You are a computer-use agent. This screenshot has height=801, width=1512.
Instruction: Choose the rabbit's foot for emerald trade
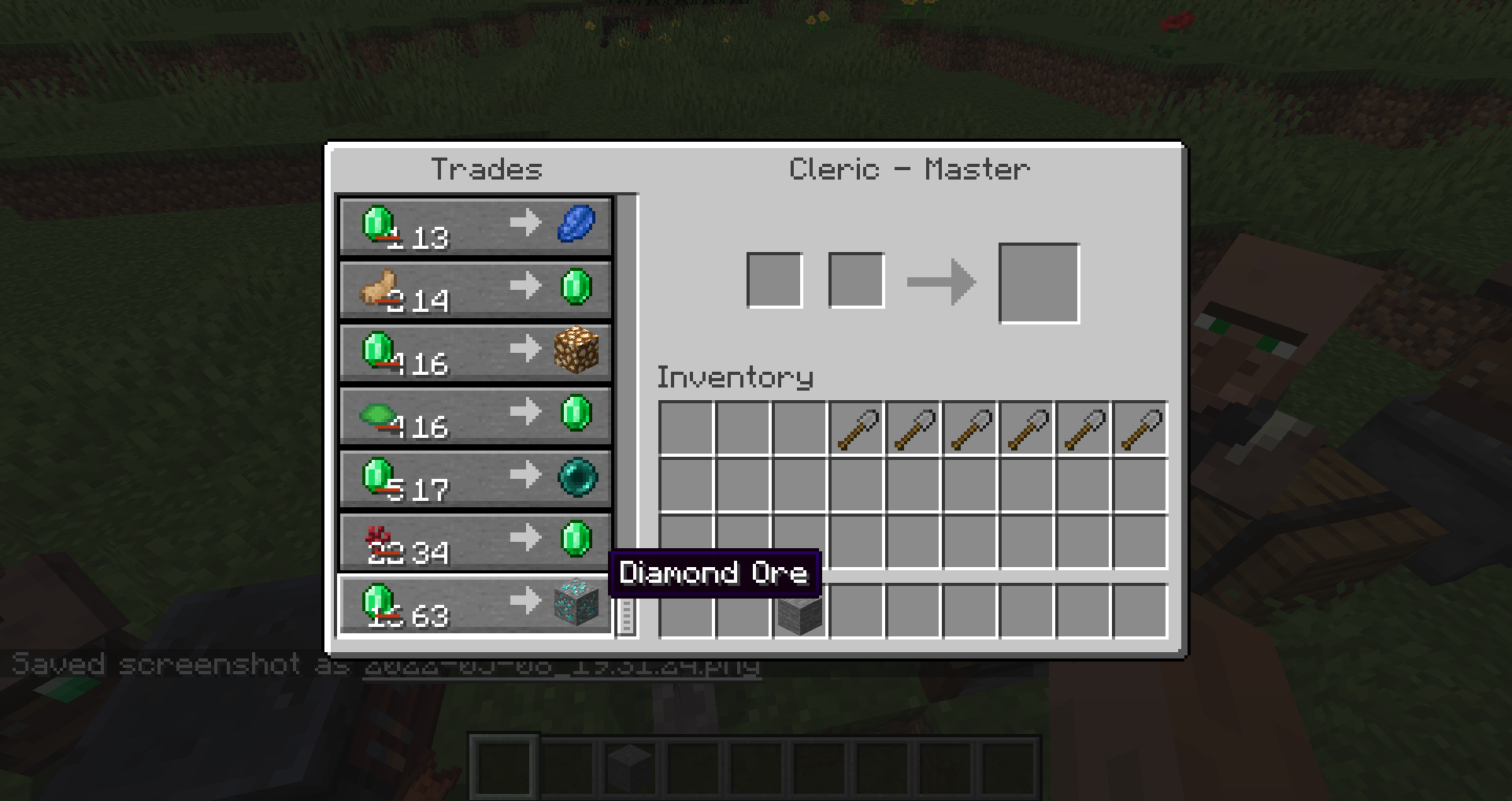475,290
